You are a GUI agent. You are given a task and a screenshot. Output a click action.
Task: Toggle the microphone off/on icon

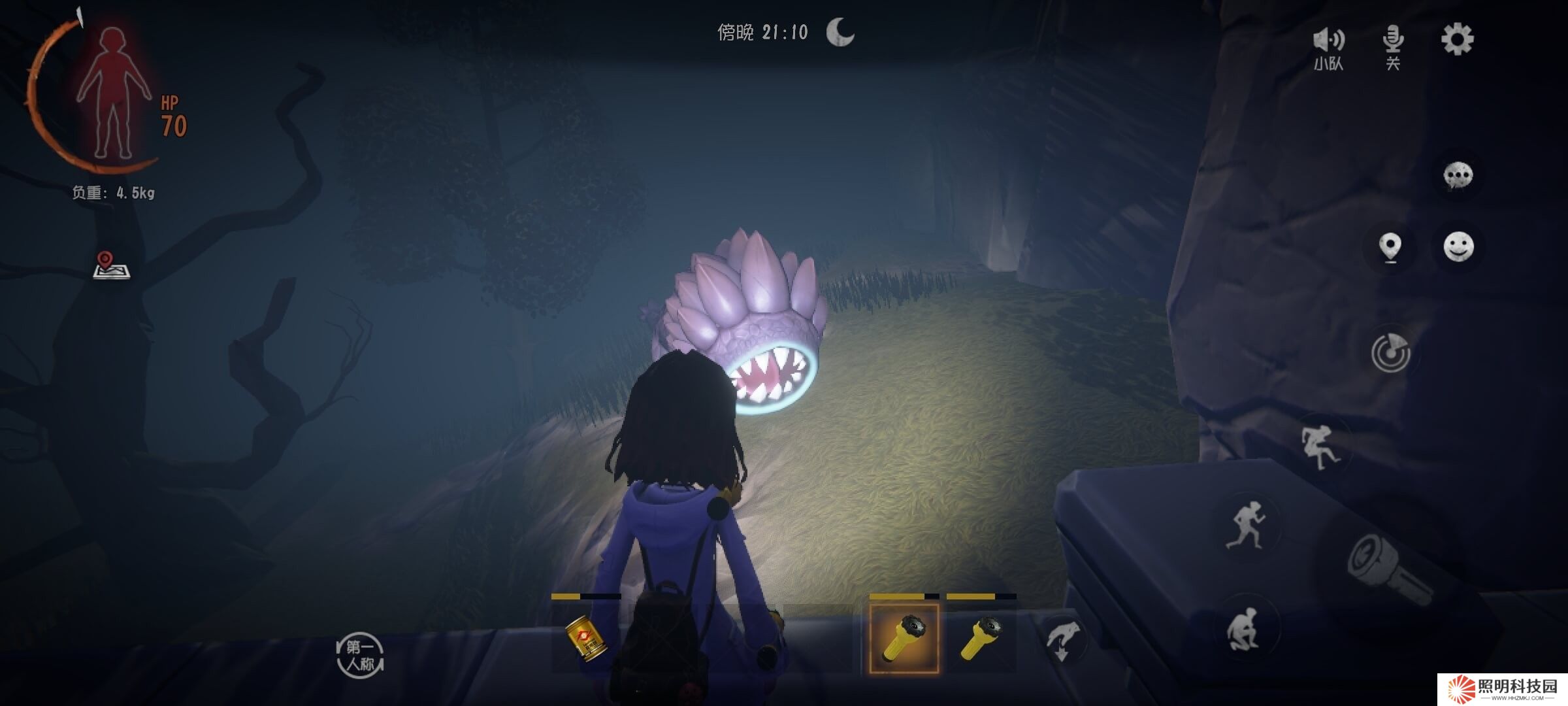(1393, 46)
